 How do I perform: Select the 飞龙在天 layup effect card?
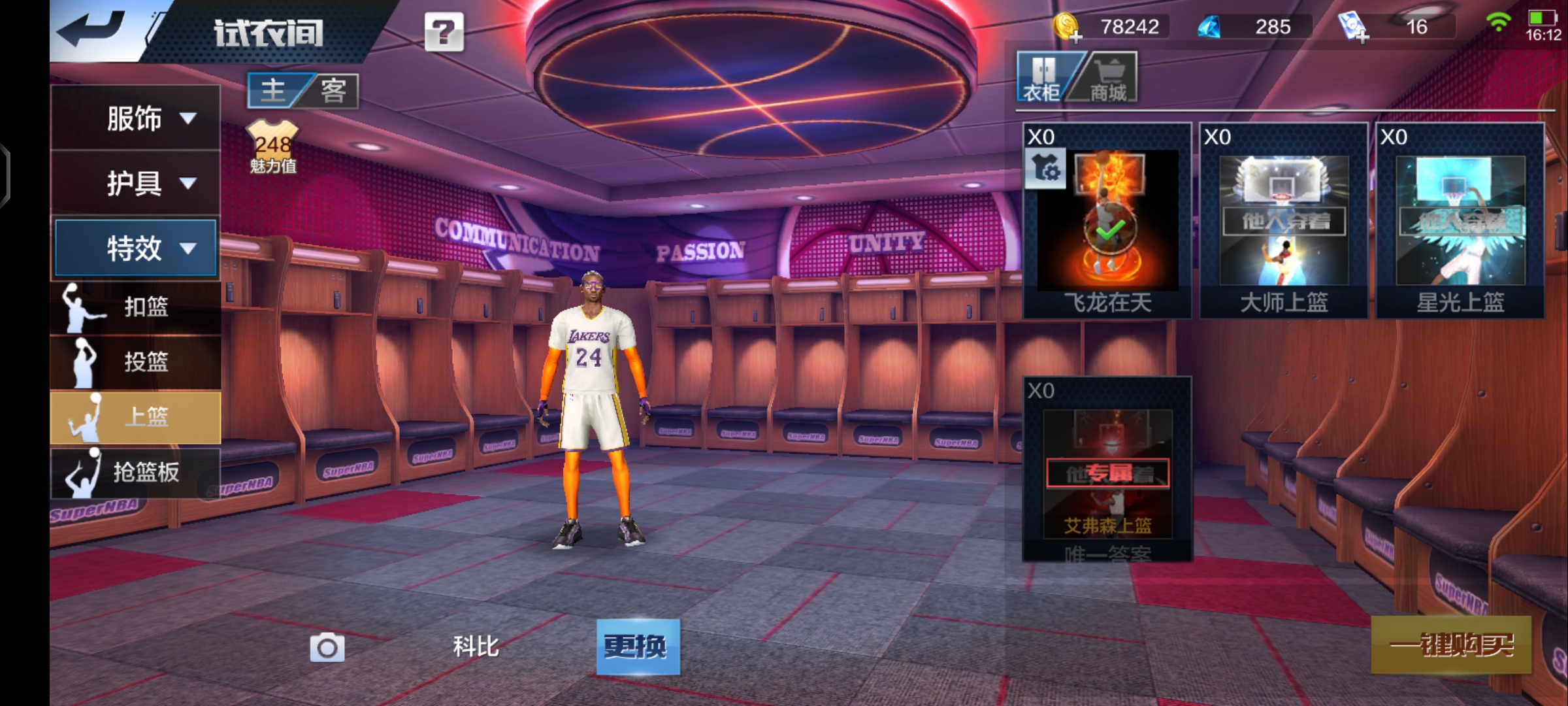click(x=1107, y=221)
